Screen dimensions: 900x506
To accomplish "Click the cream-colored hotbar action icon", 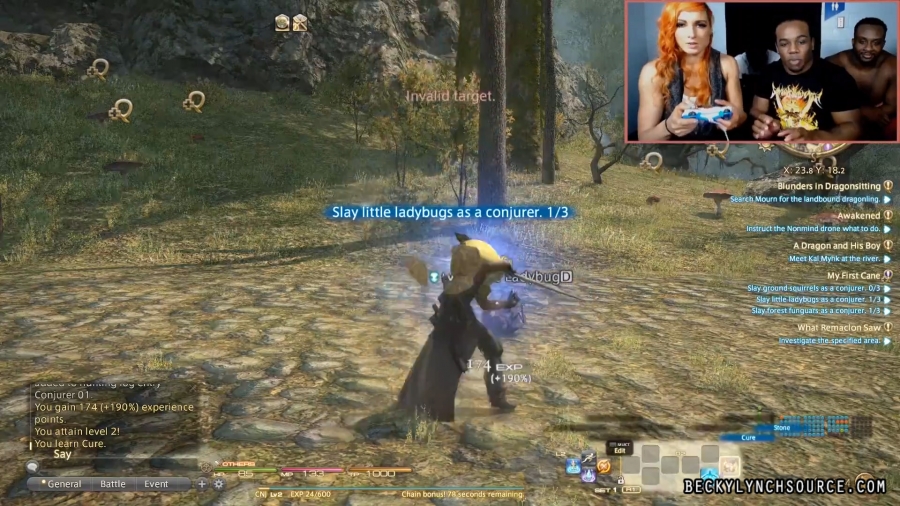I will click(729, 465).
